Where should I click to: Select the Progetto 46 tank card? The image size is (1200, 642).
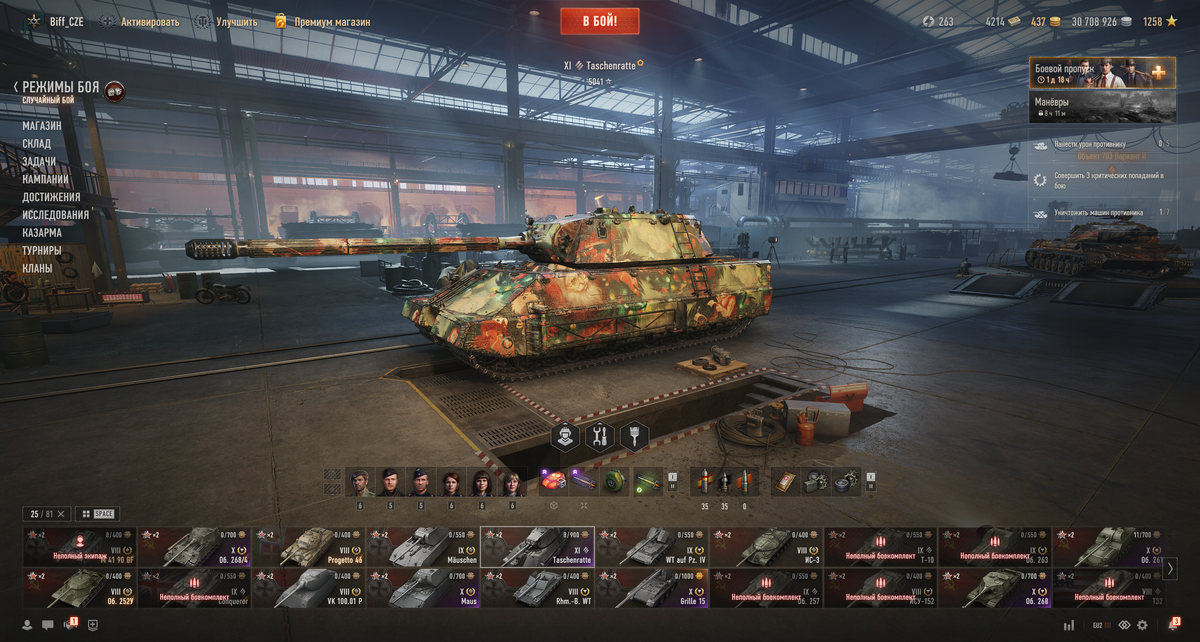click(x=309, y=547)
